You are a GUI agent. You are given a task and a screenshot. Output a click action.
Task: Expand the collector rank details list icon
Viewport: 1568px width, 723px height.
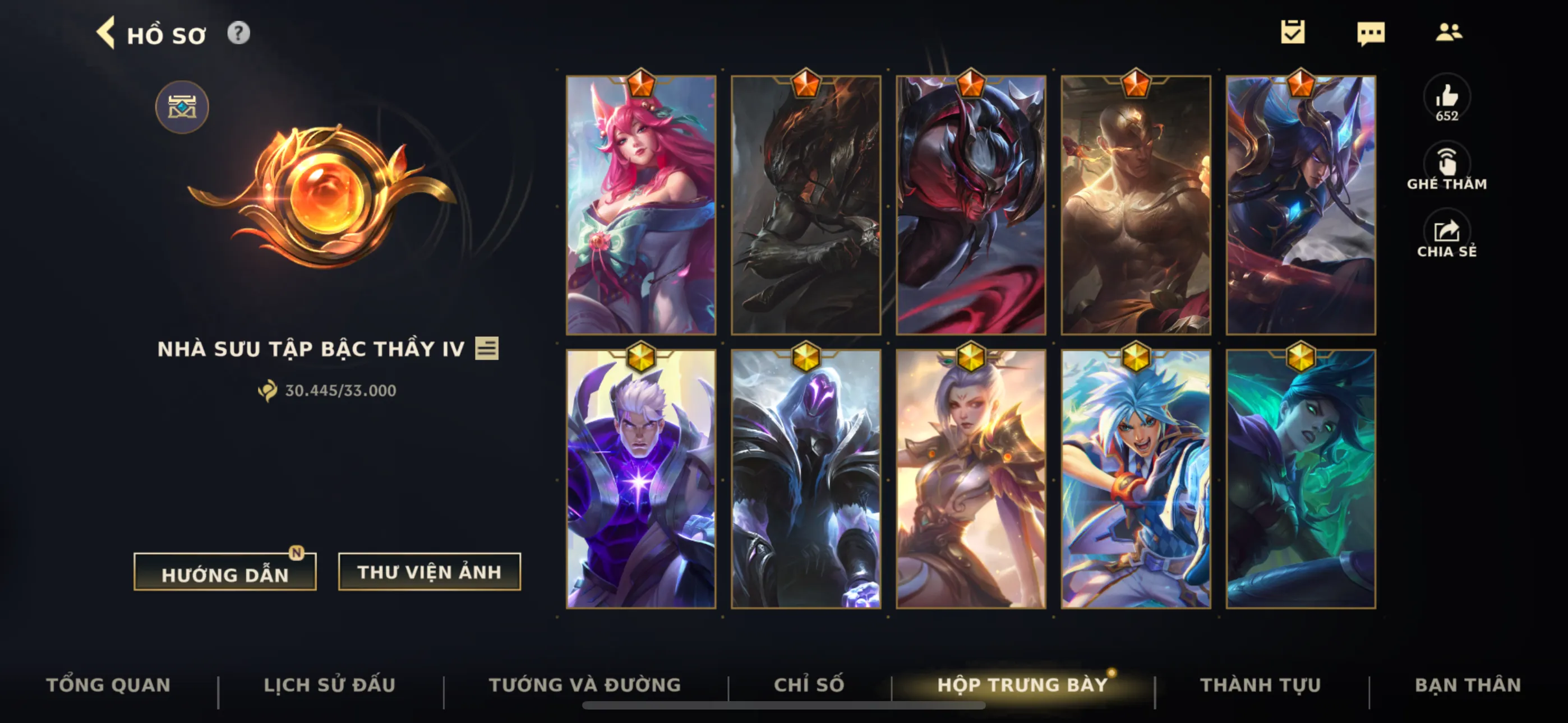coord(487,349)
